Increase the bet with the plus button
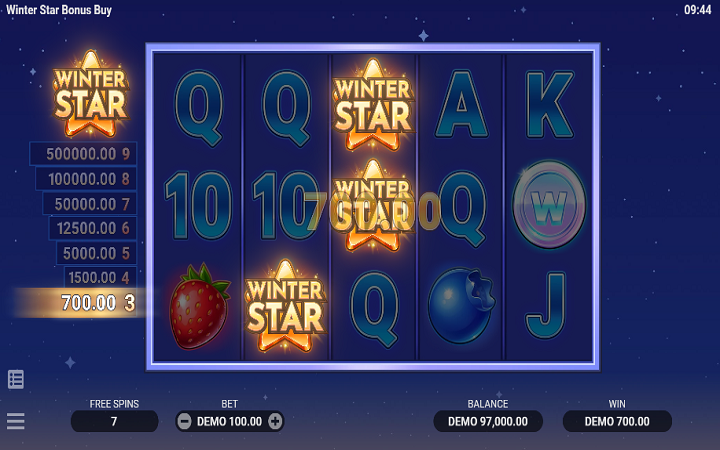 [275, 421]
